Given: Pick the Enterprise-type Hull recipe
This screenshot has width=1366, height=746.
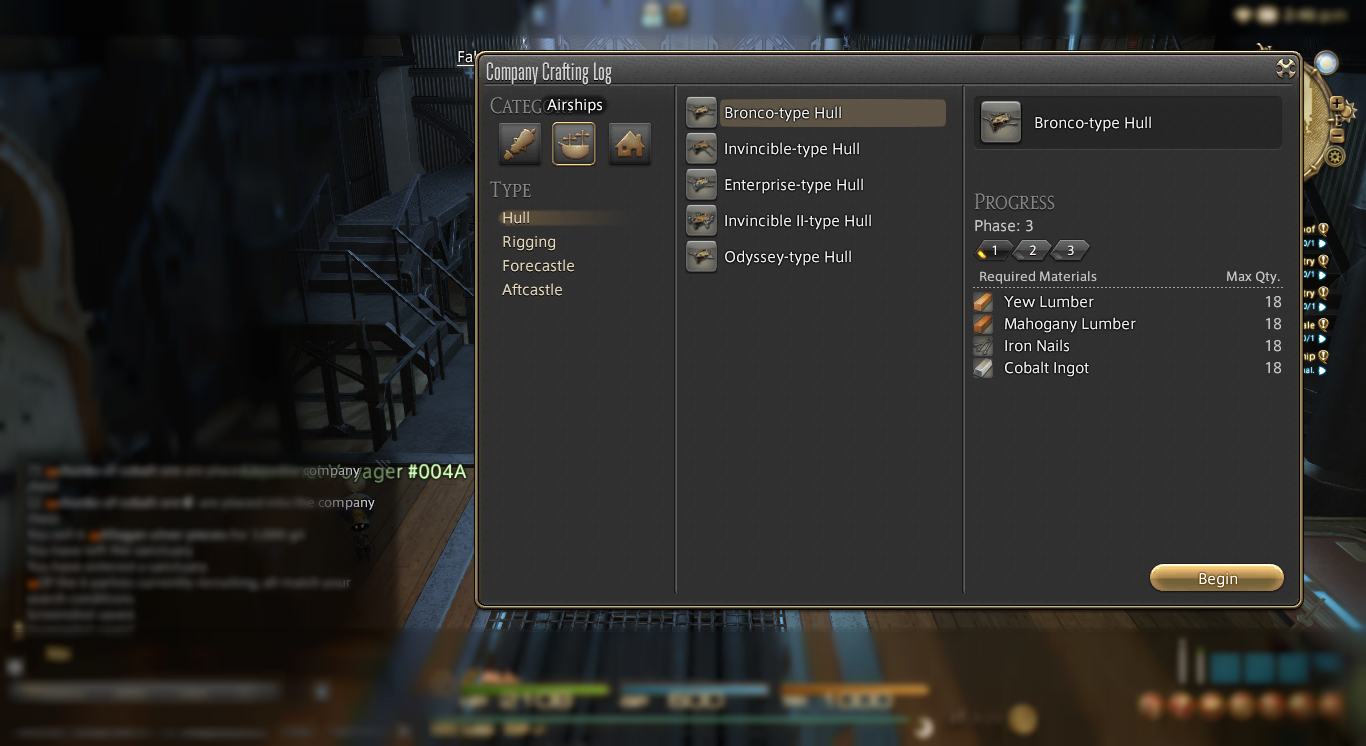Looking at the screenshot, I should point(793,185).
